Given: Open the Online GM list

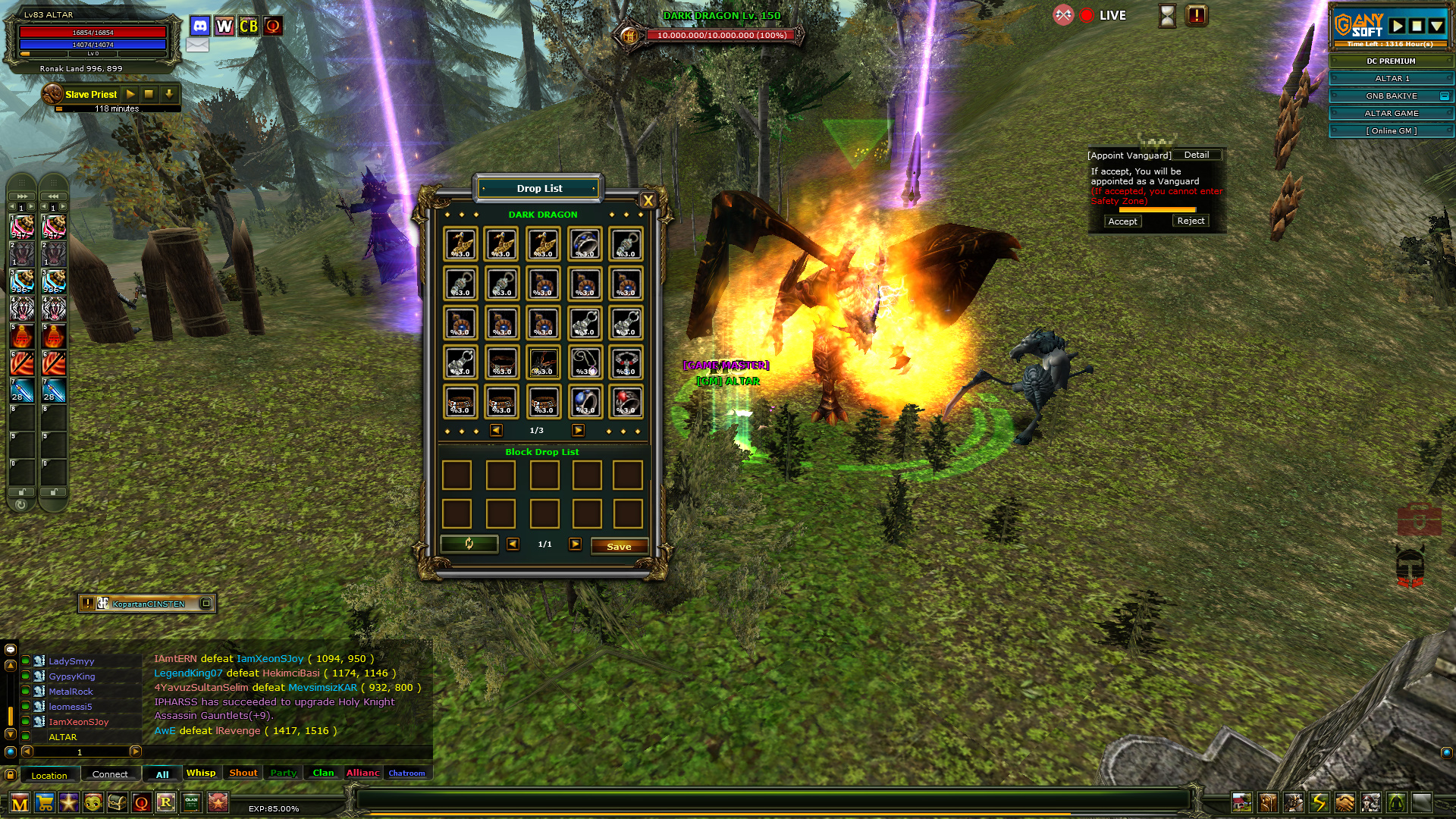Looking at the screenshot, I should click(x=1391, y=130).
